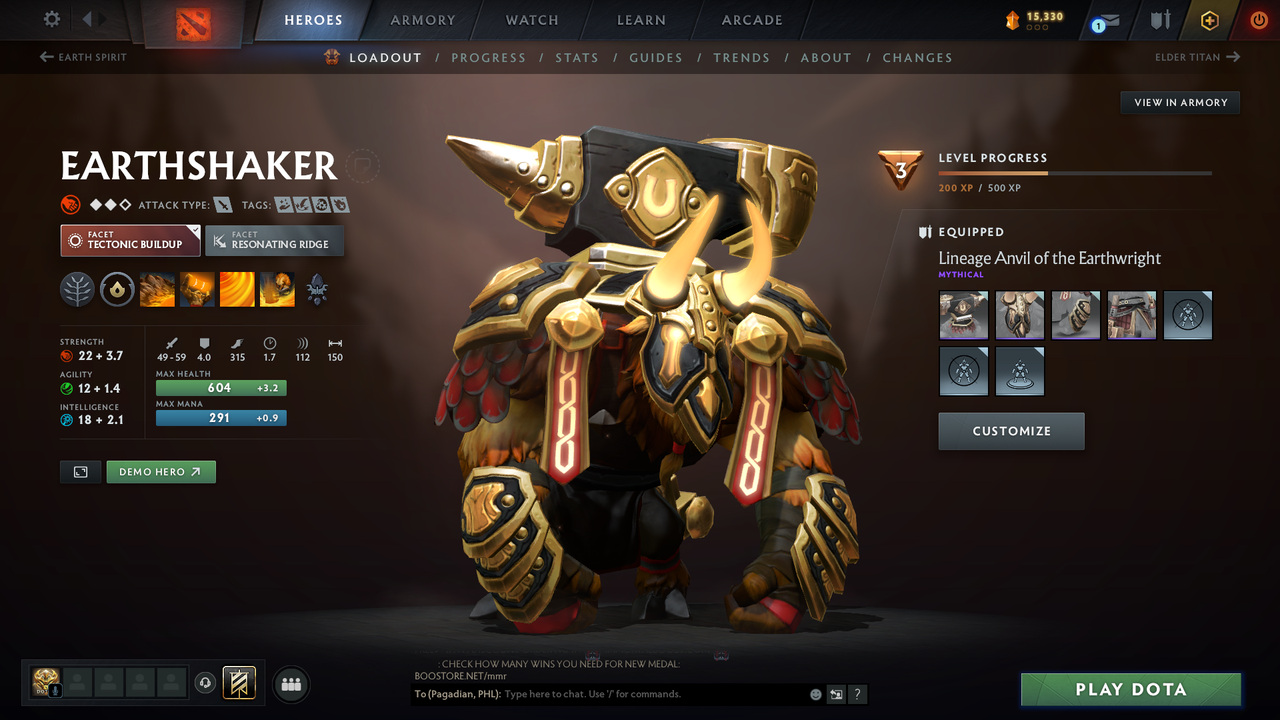Switch to the Changes section
Screen dimensions: 1280x720
click(x=917, y=58)
